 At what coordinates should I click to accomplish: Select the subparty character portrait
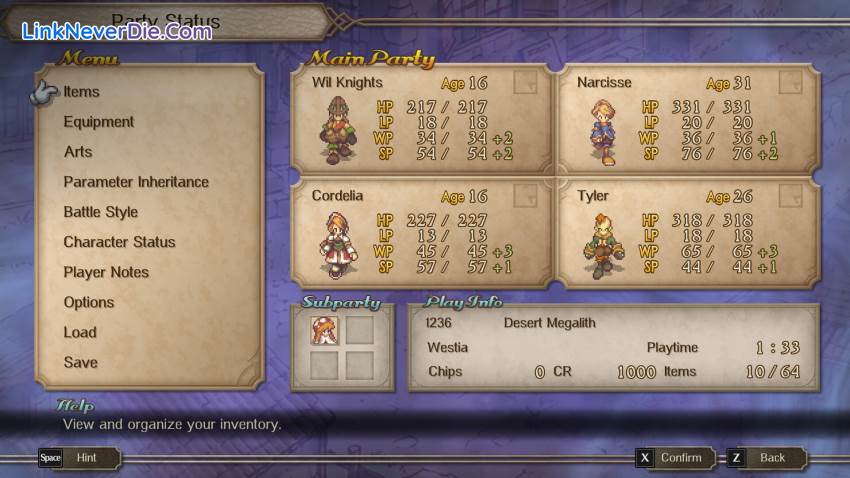pyautogui.click(x=324, y=329)
